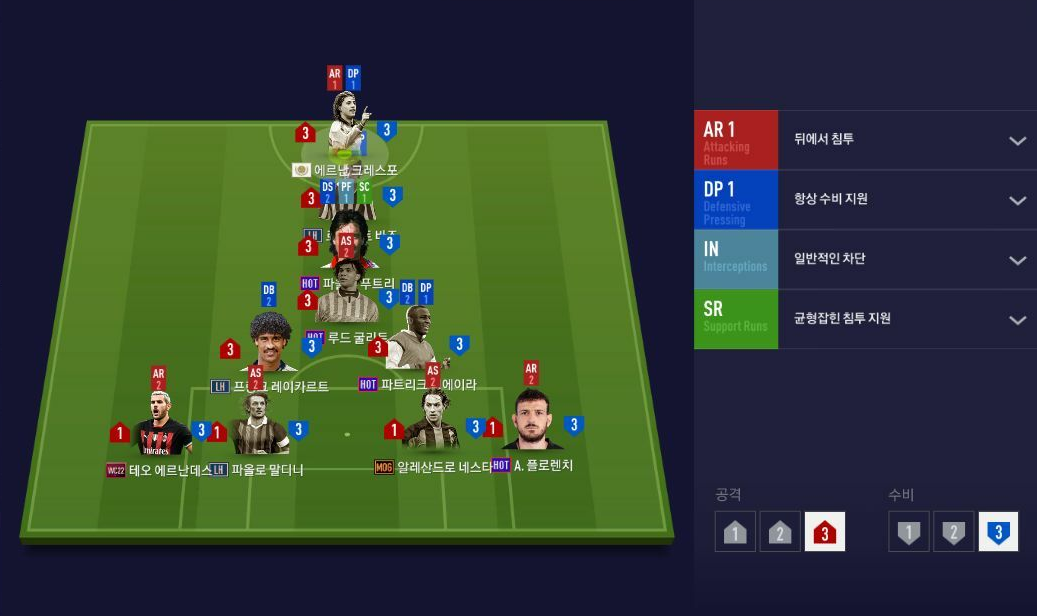
Task: Pick midfielder 프랑크 레이카르트
Action: 270,345
